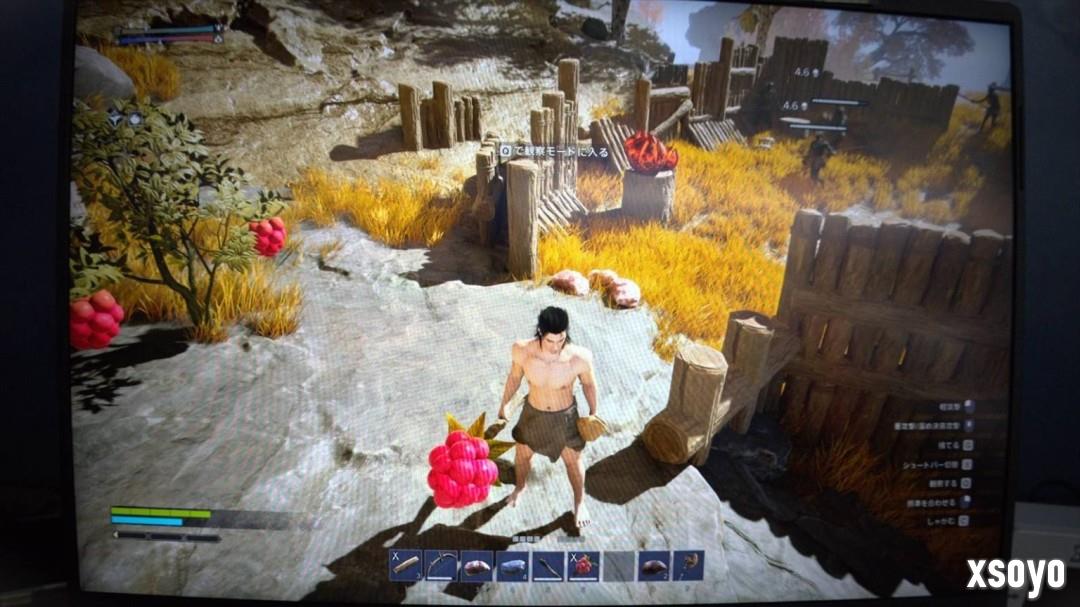Click the rightmost hotbar slot with the brown tool
1080x607 pixels.
pos(688,566)
